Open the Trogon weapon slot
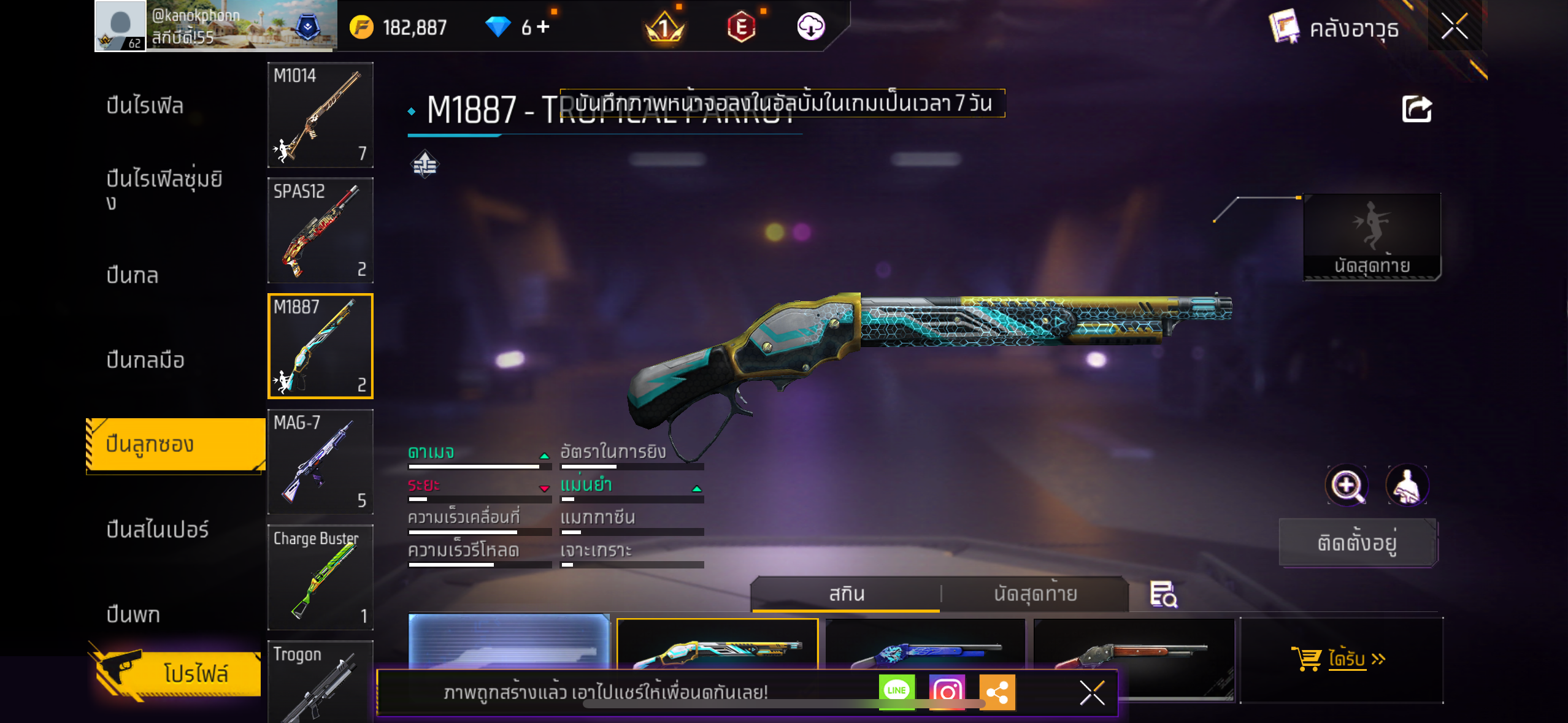Viewport: 1568px width, 723px height. (x=320, y=681)
